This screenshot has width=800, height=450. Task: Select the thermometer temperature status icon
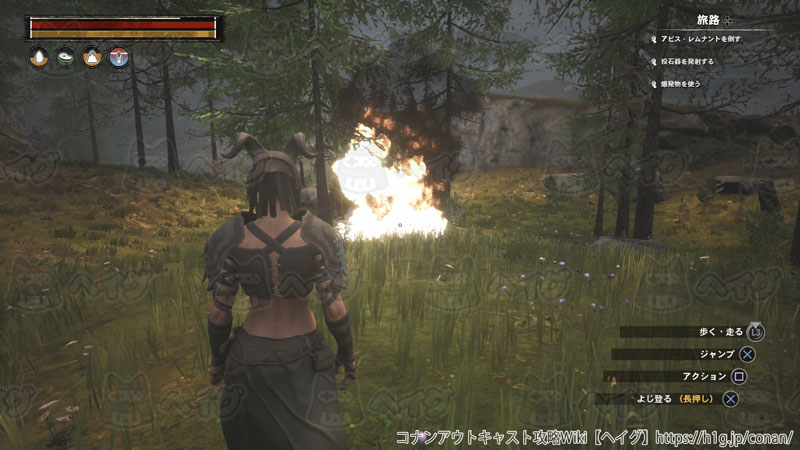(119, 58)
